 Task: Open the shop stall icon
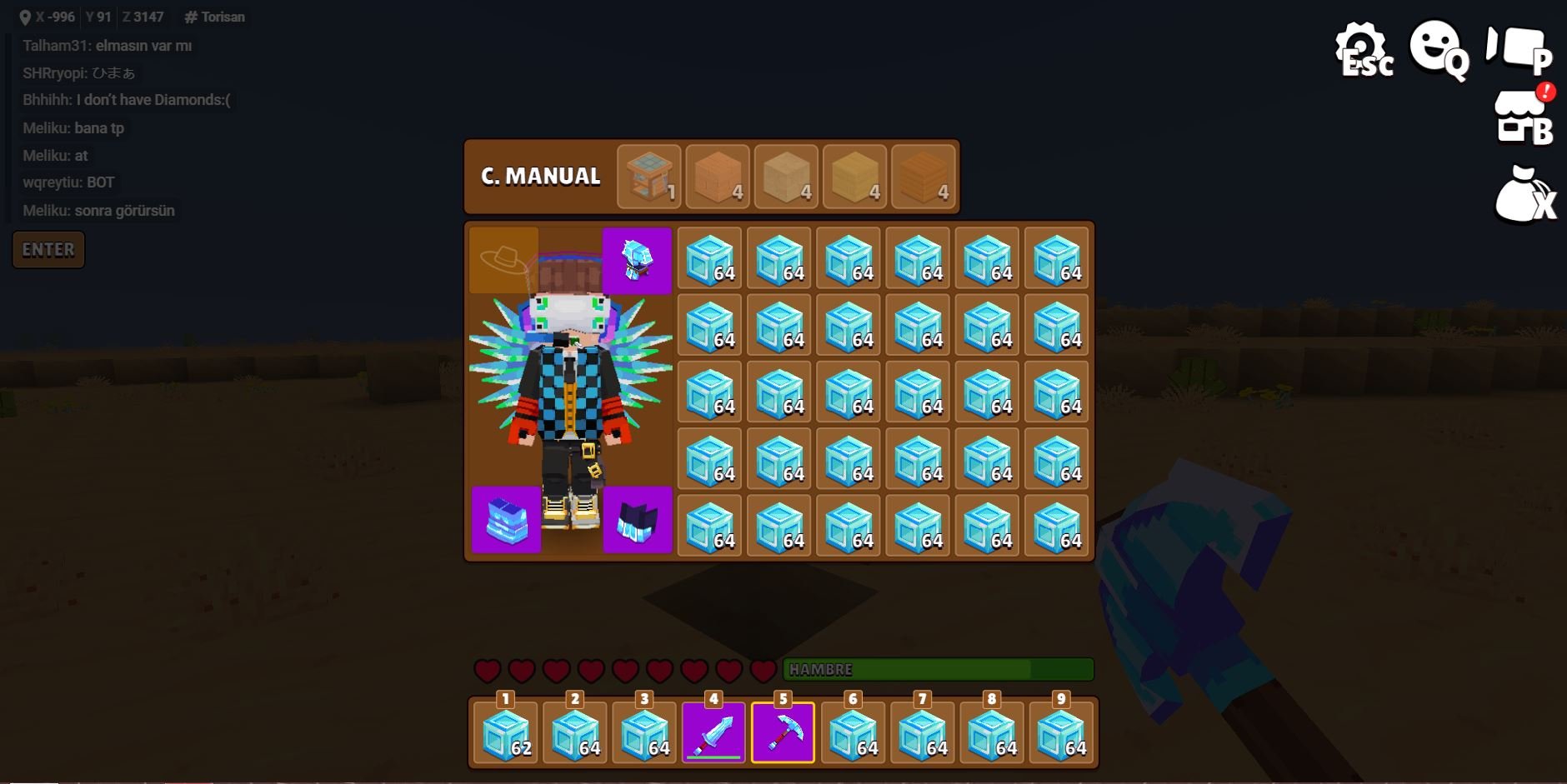click(1522, 117)
